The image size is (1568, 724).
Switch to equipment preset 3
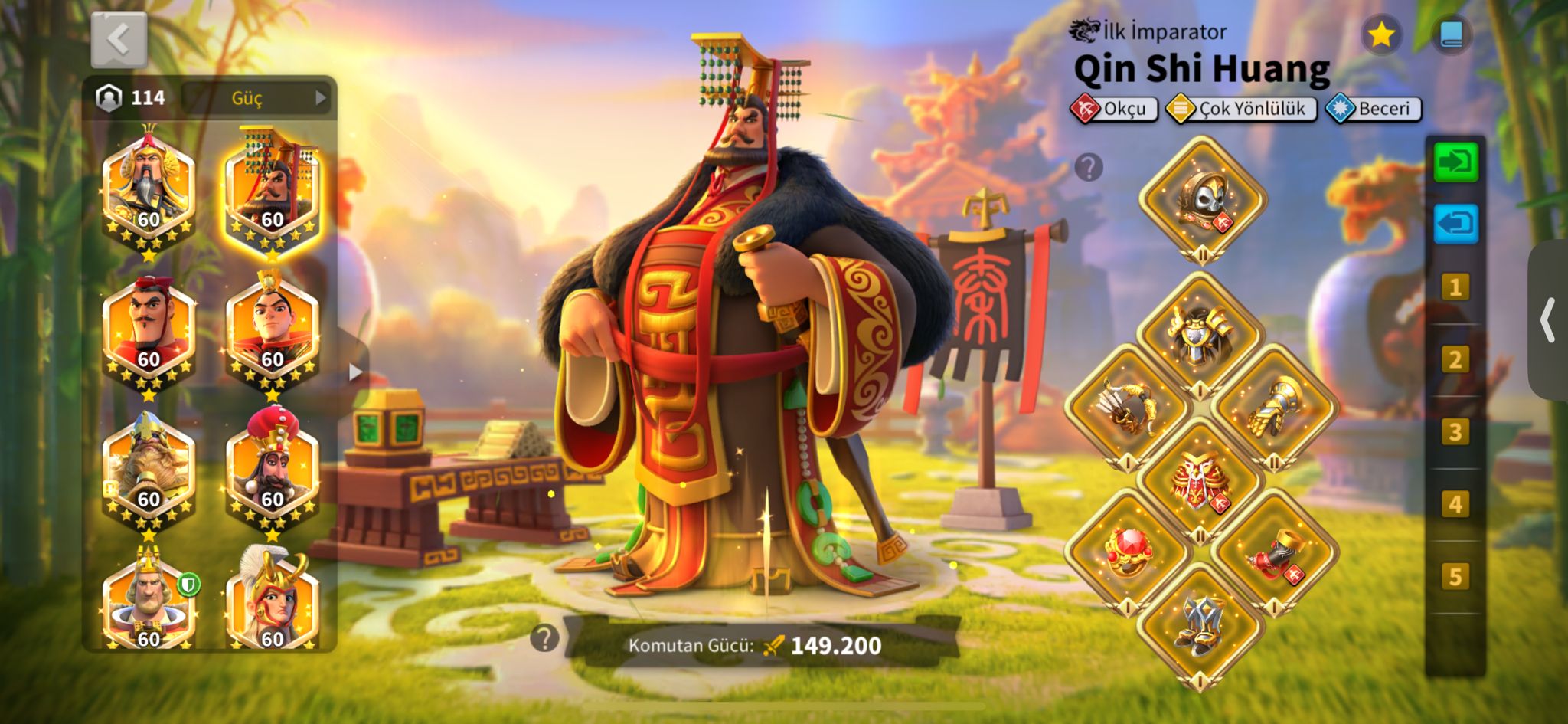[x=1455, y=432]
